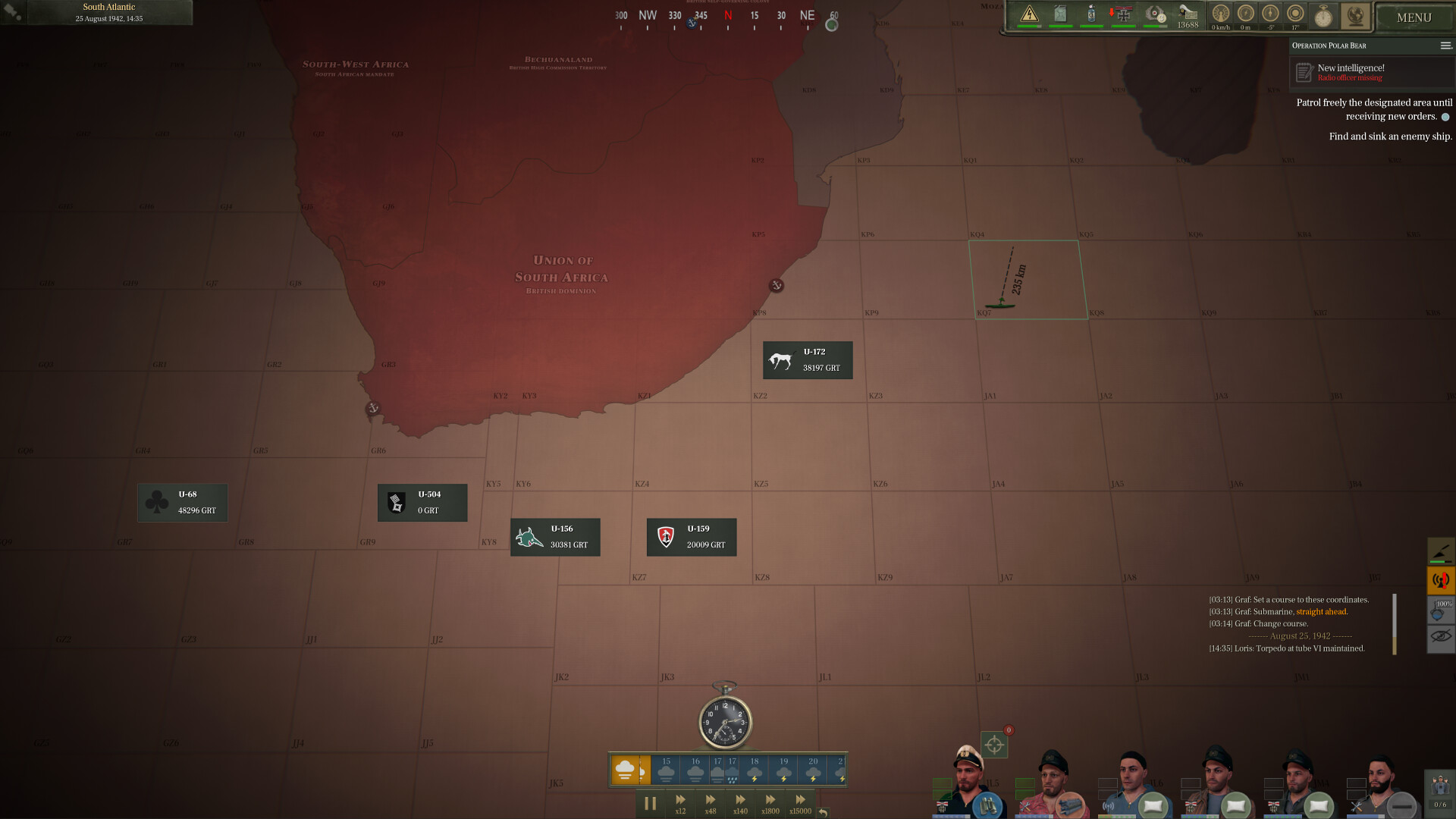Open the MENU in the top right corner

[1413, 17]
